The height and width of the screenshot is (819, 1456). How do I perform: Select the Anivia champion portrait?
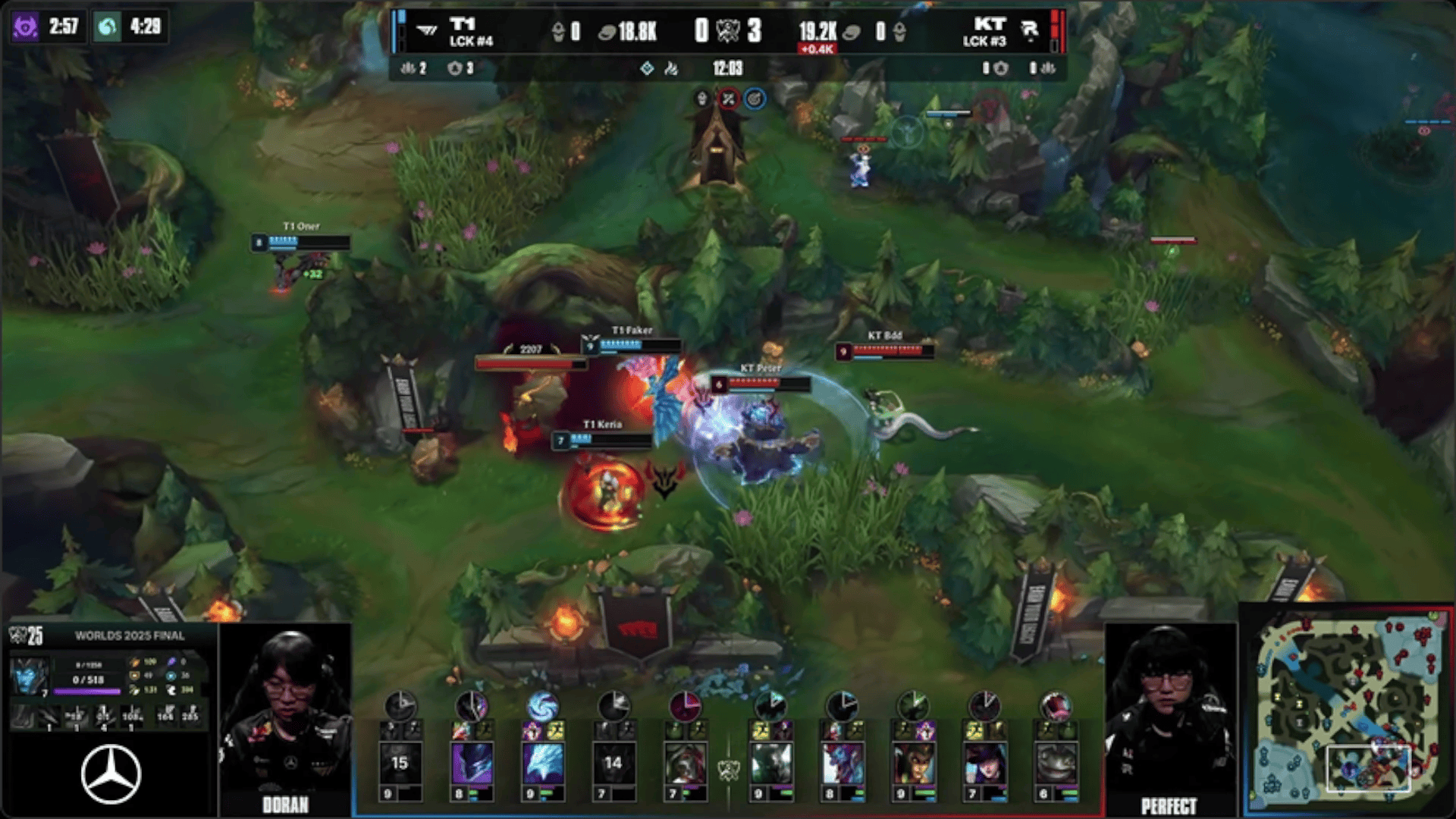[x=542, y=762]
